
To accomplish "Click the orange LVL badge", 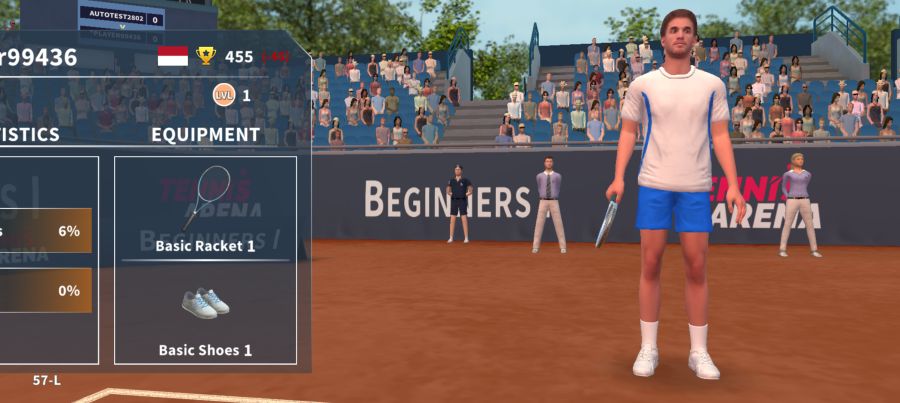I will 224,96.
